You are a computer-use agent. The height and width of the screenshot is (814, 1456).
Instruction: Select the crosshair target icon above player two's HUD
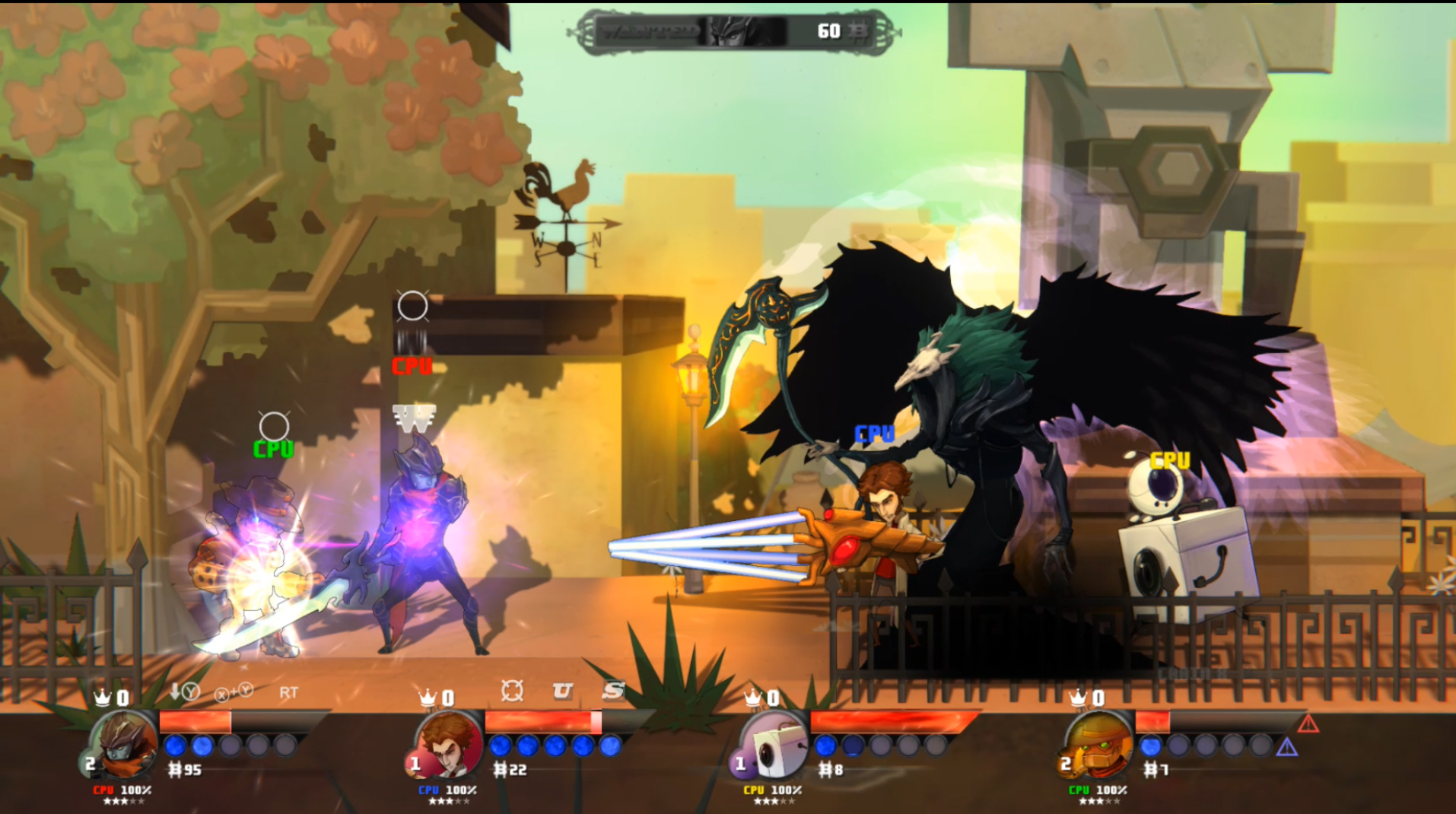click(x=513, y=692)
